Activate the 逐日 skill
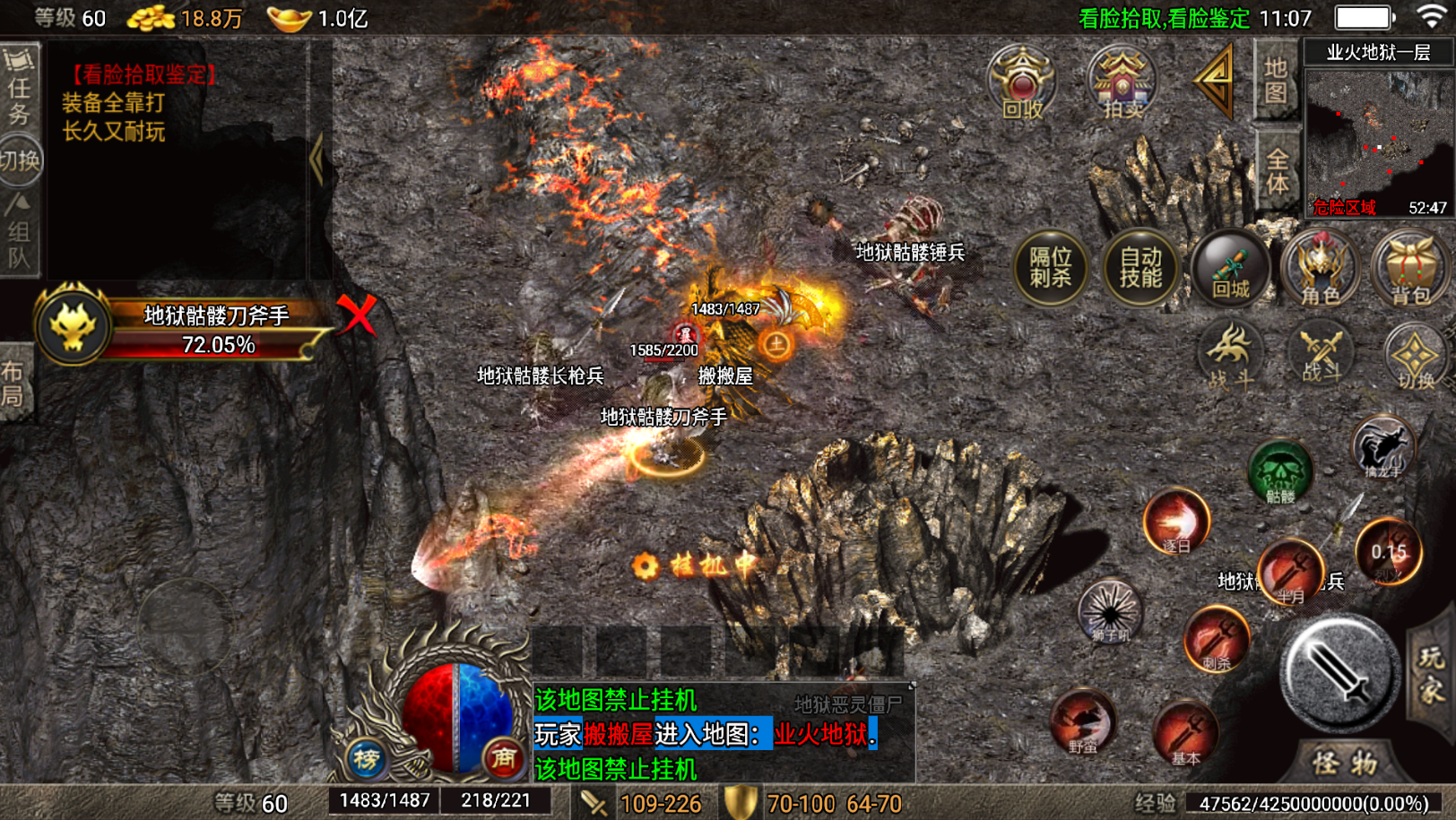 click(x=1176, y=522)
